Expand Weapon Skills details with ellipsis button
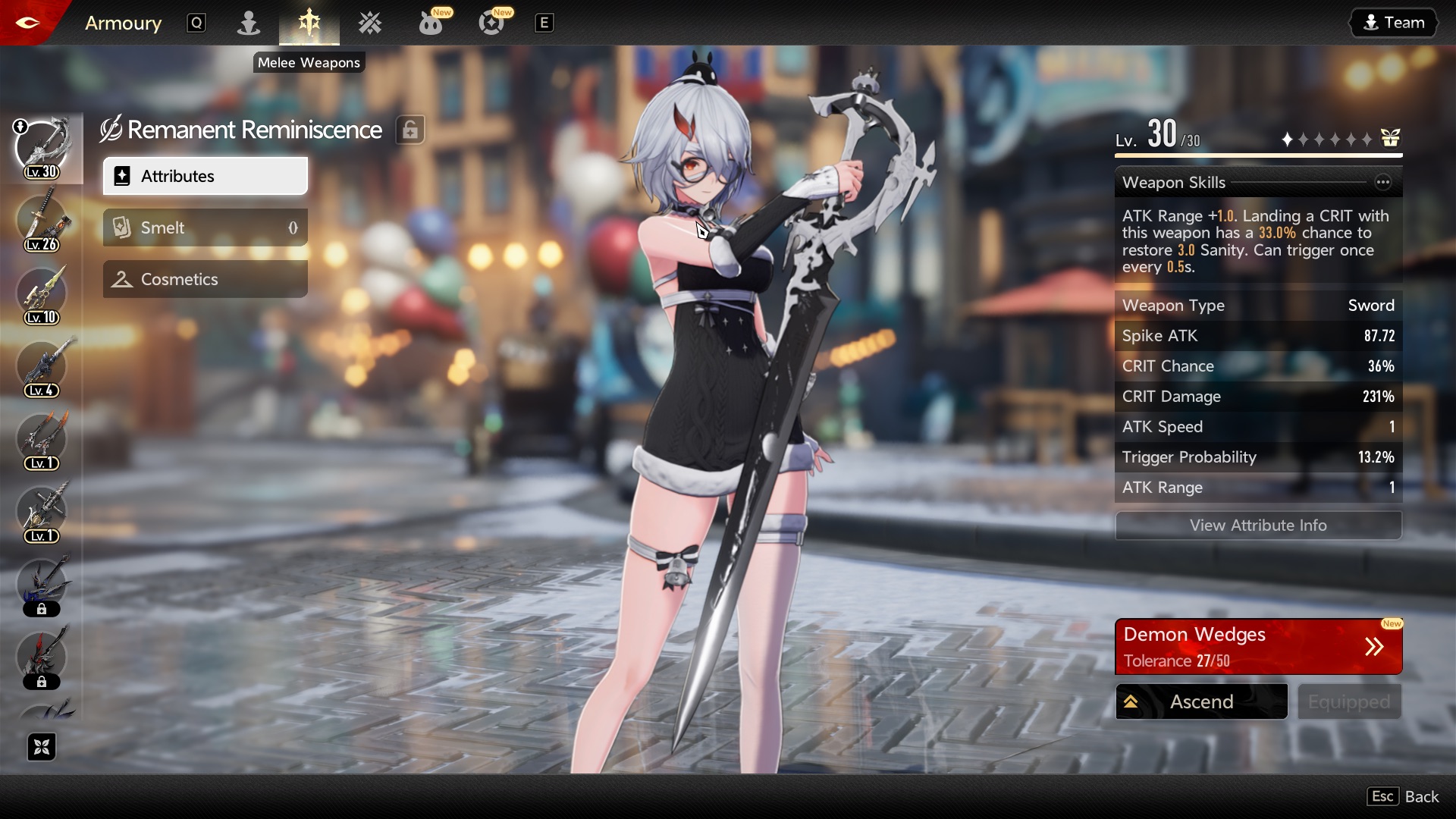 point(1383,182)
